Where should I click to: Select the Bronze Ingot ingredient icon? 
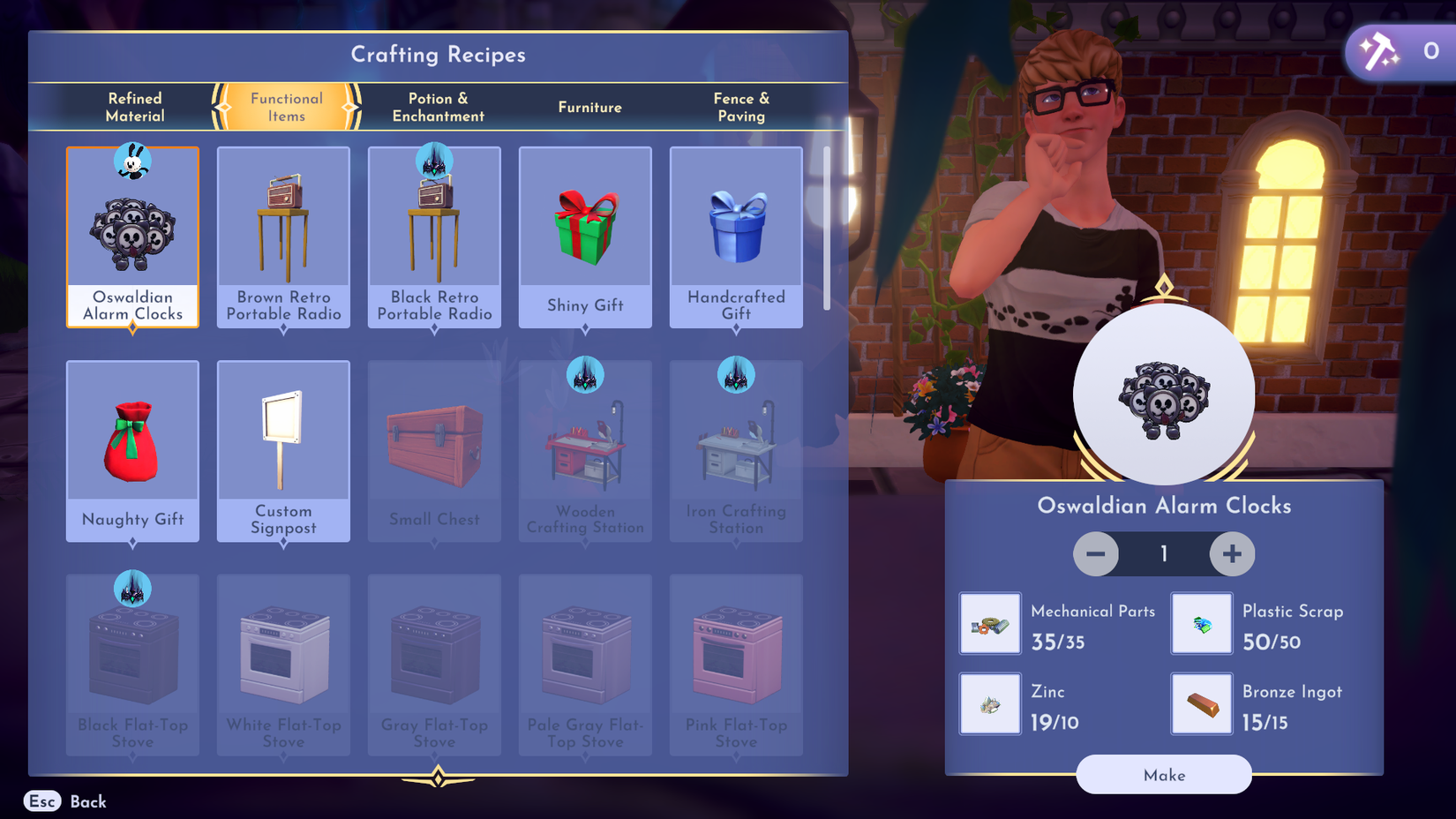1201,703
